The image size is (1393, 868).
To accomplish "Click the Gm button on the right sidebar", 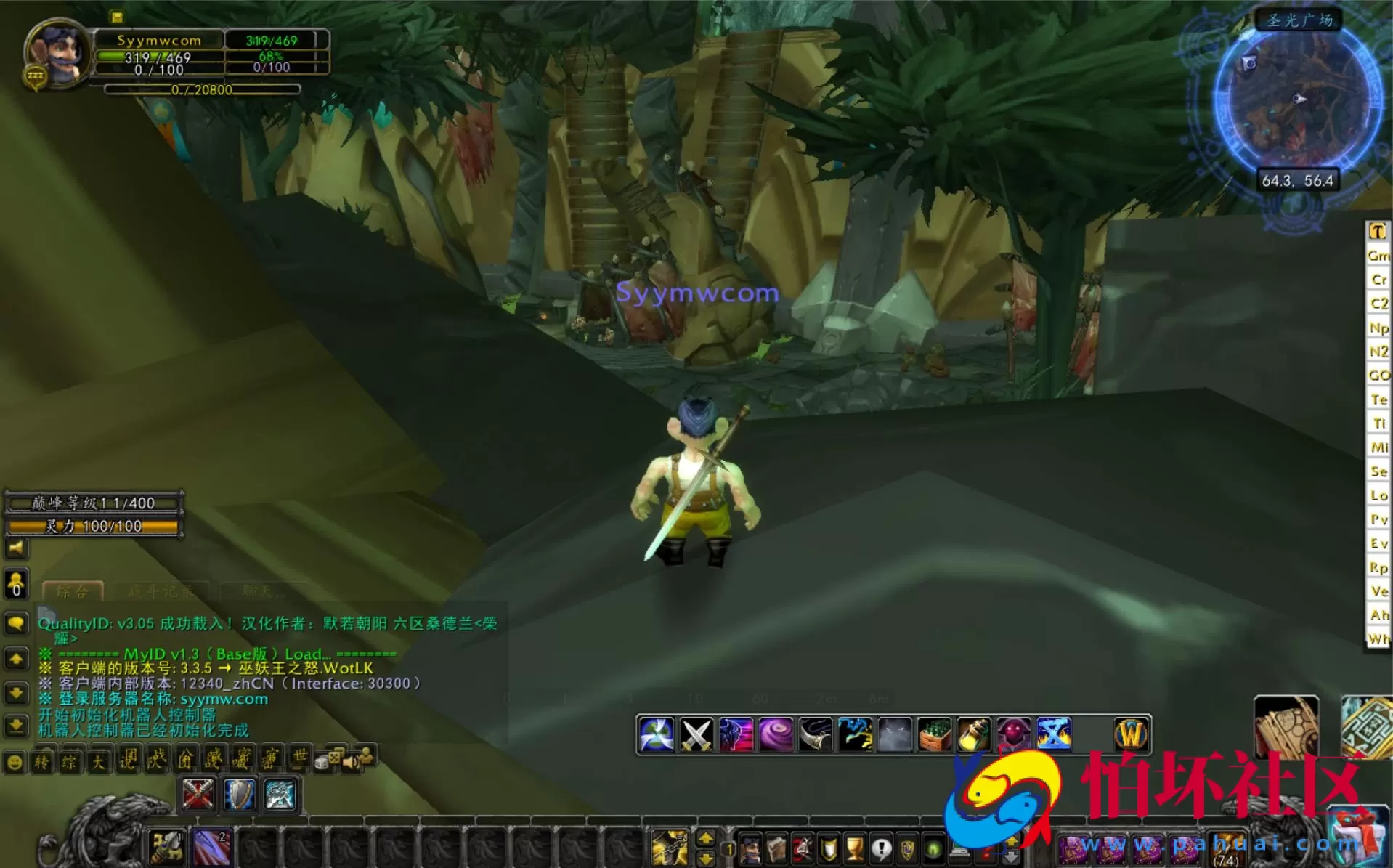I will pos(1378,256).
